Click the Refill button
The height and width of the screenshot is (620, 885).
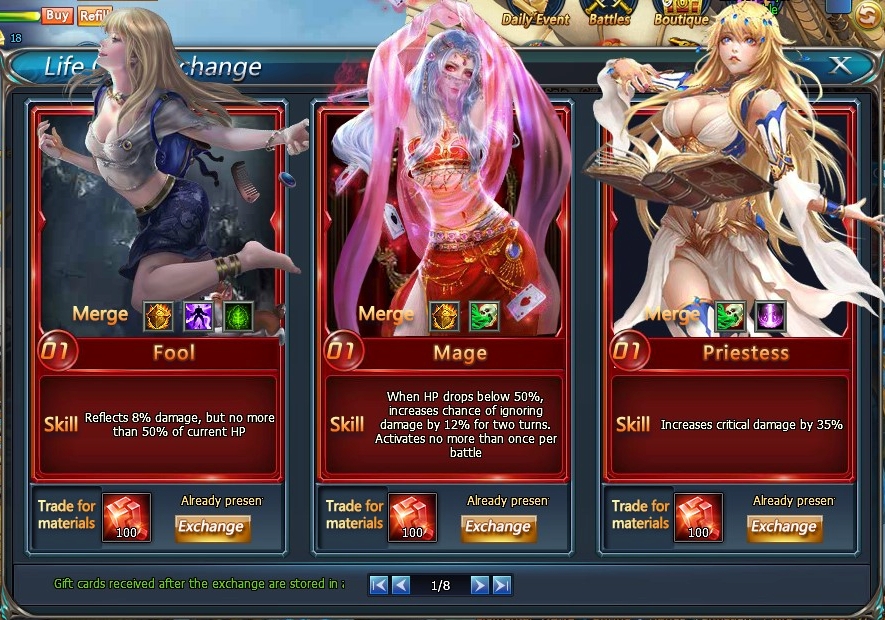[x=93, y=15]
